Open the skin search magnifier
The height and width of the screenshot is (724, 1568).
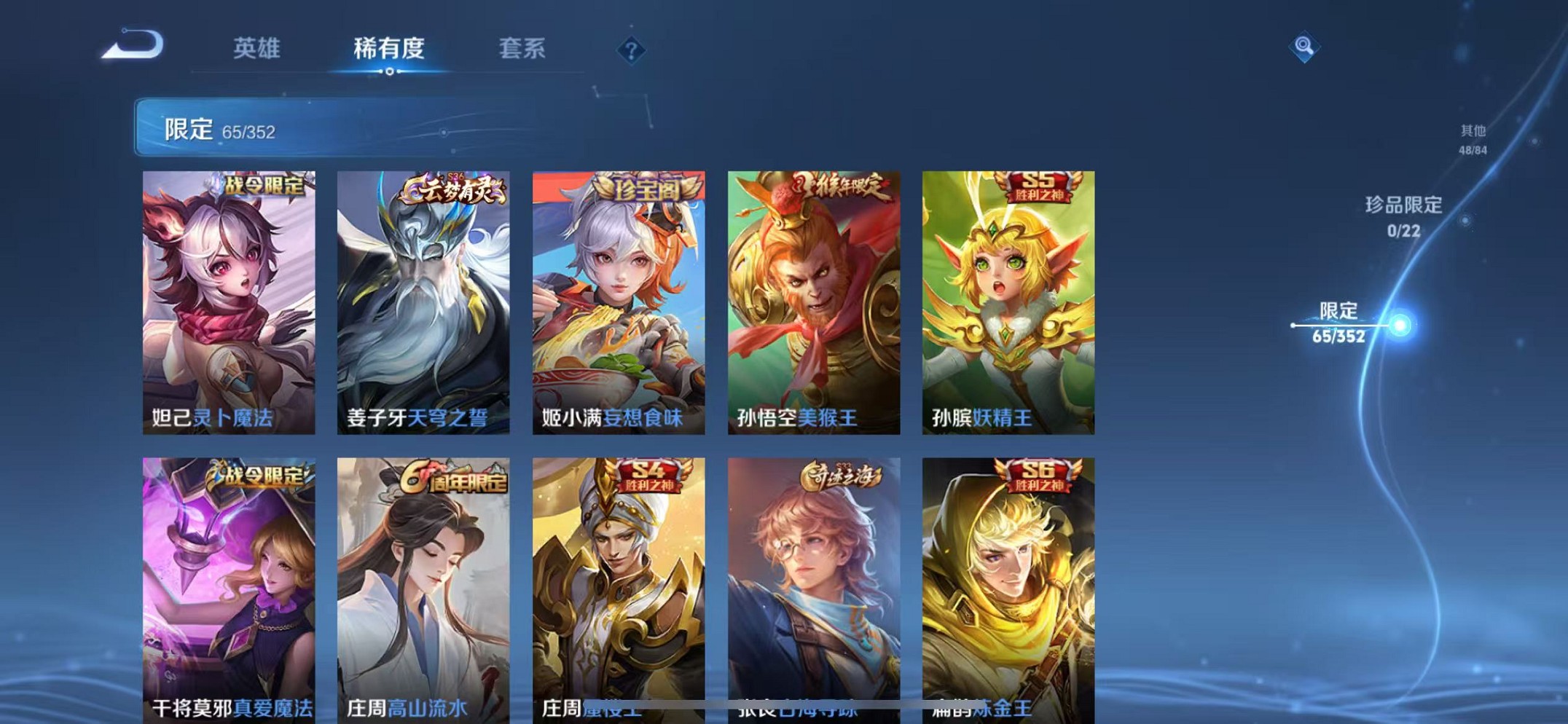coord(1304,47)
